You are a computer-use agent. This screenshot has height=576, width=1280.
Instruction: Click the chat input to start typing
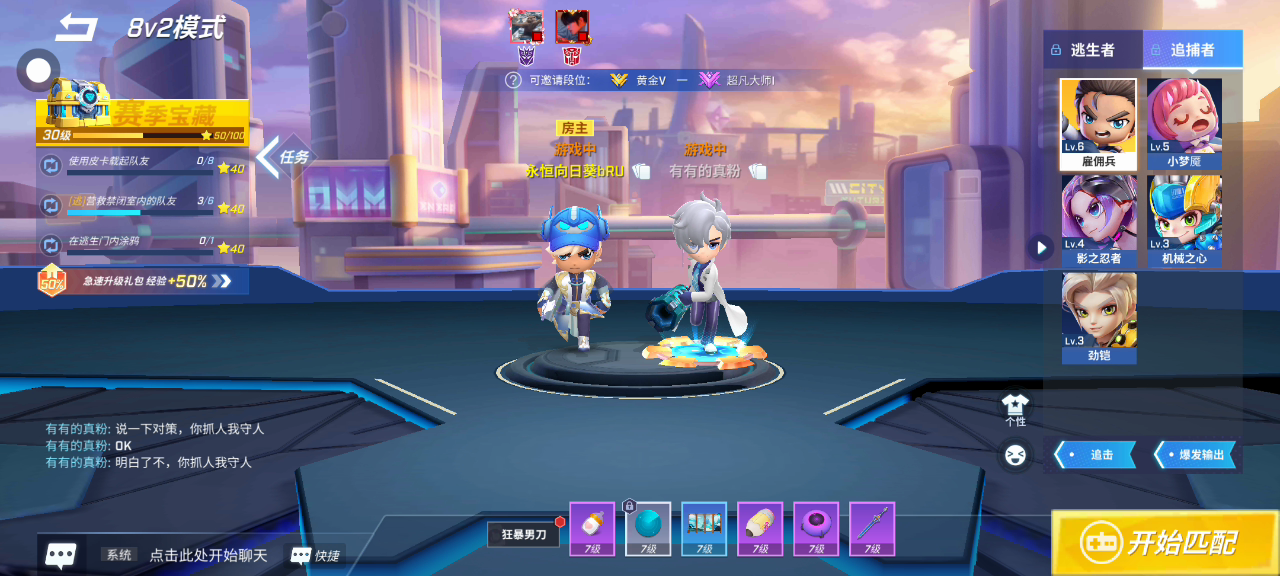(208, 555)
